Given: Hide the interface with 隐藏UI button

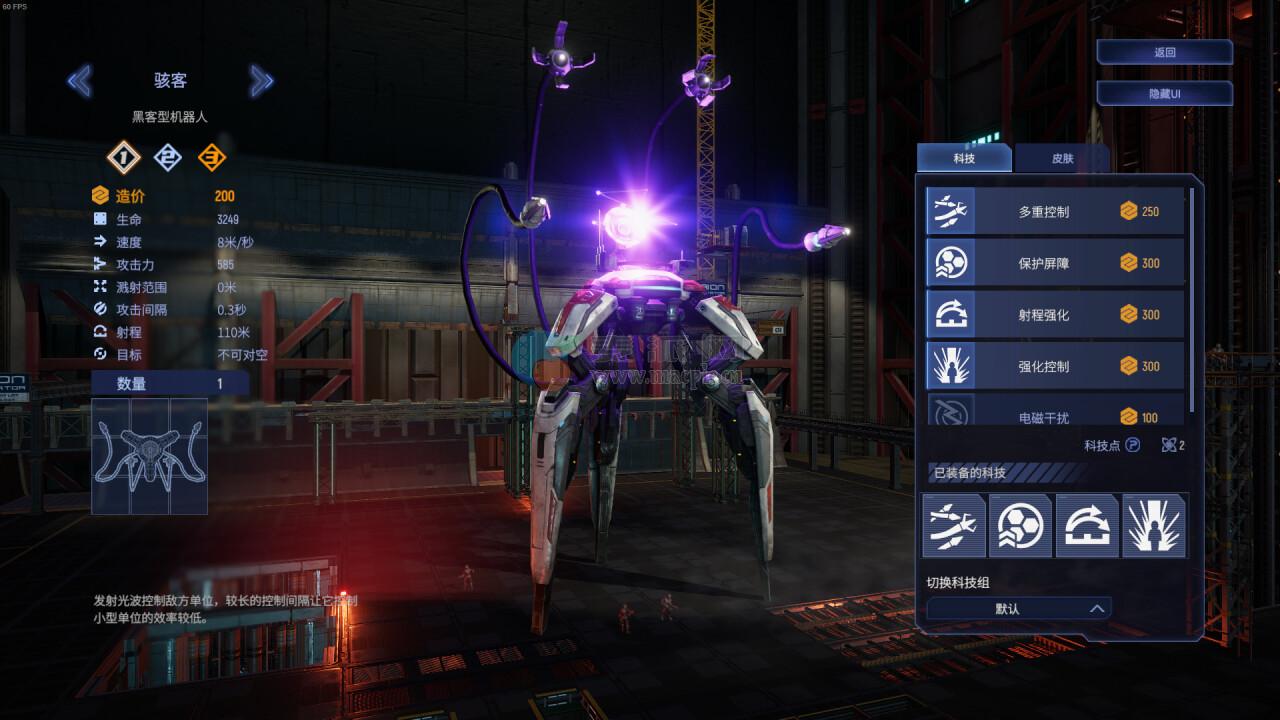Looking at the screenshot, I should 1164,93.
